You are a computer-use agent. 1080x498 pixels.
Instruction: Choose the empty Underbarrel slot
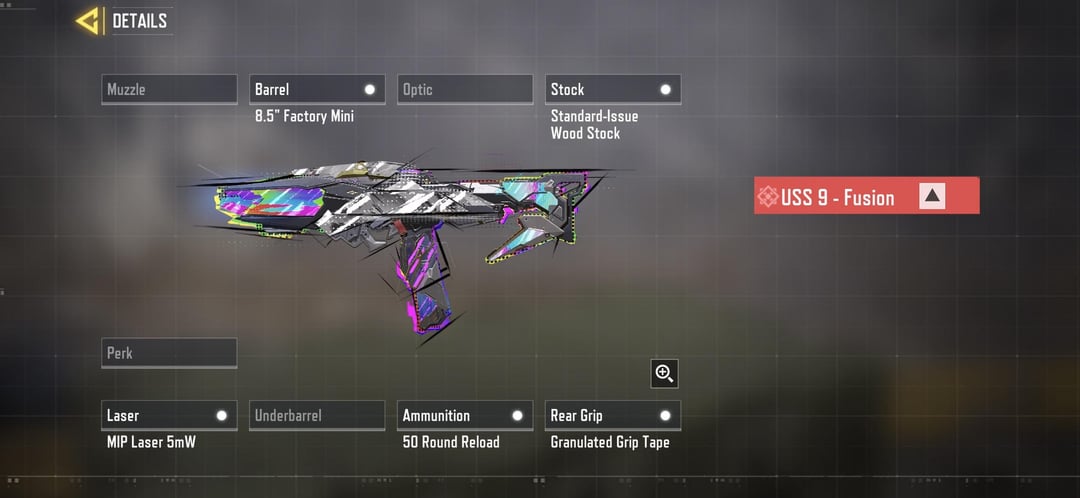[x=317, y=415]
